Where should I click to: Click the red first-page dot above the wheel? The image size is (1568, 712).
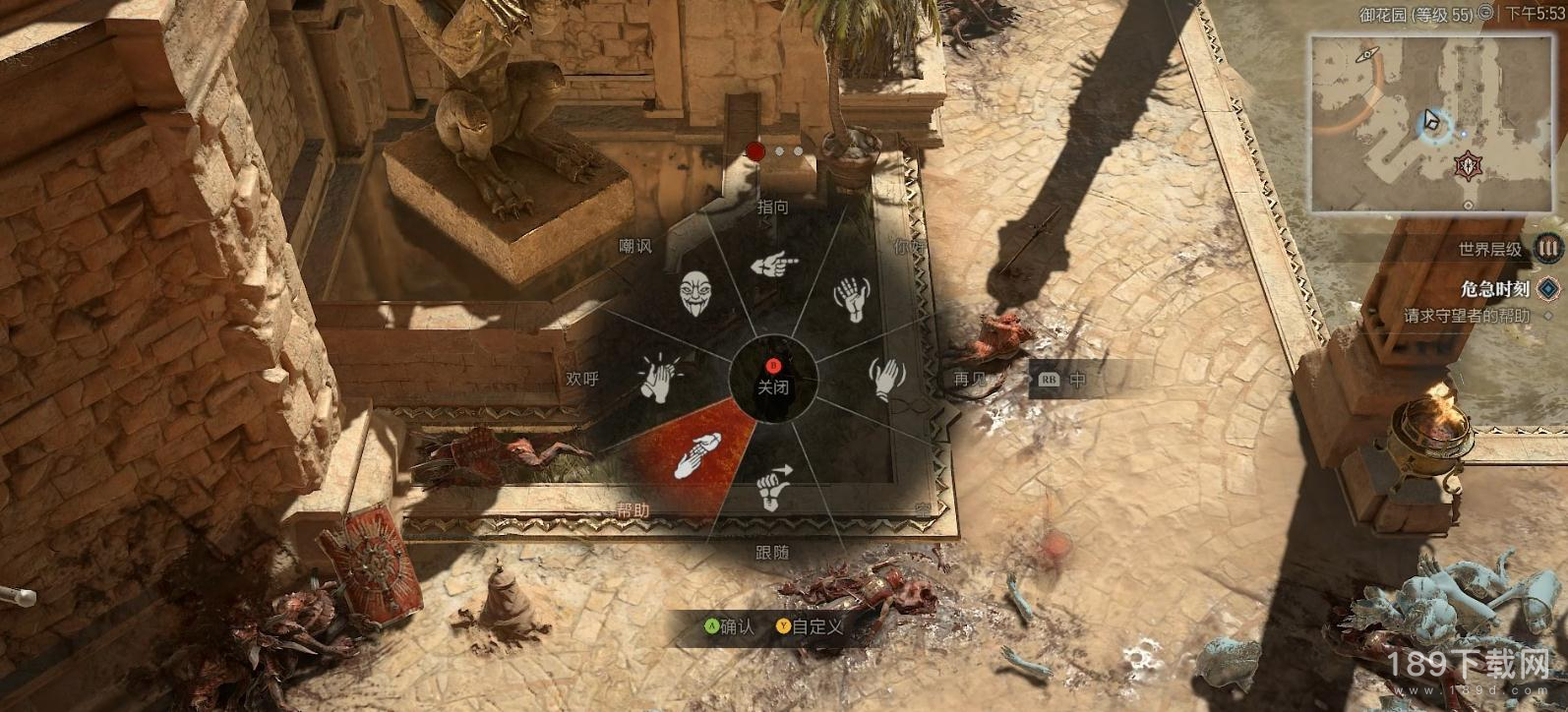(x=755, y=151)
